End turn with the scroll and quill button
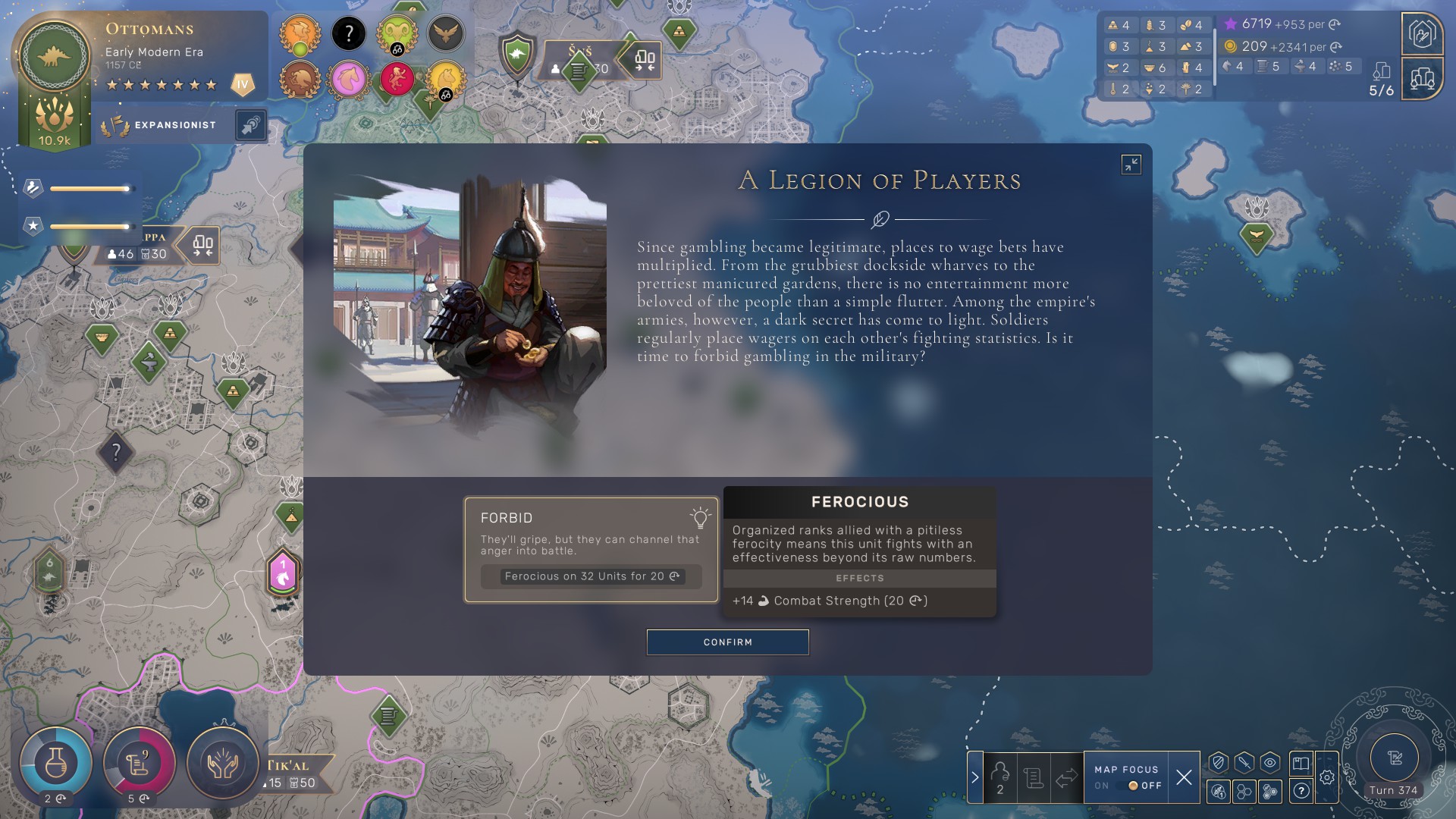Image resolution: width=1456 pixels, height=819 pixels. point(1394,758)
